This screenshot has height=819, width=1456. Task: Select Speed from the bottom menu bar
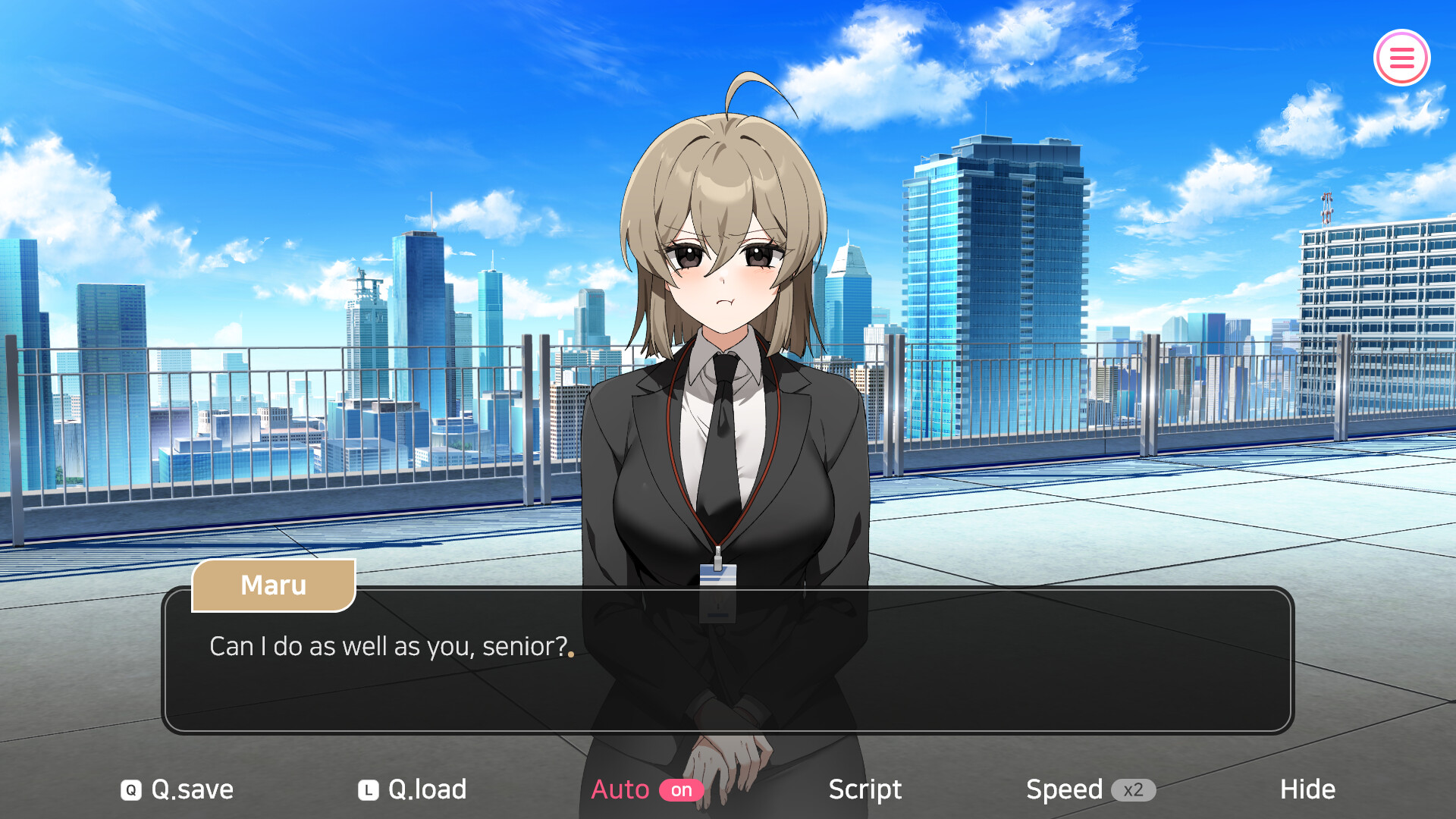[1065, 789]
